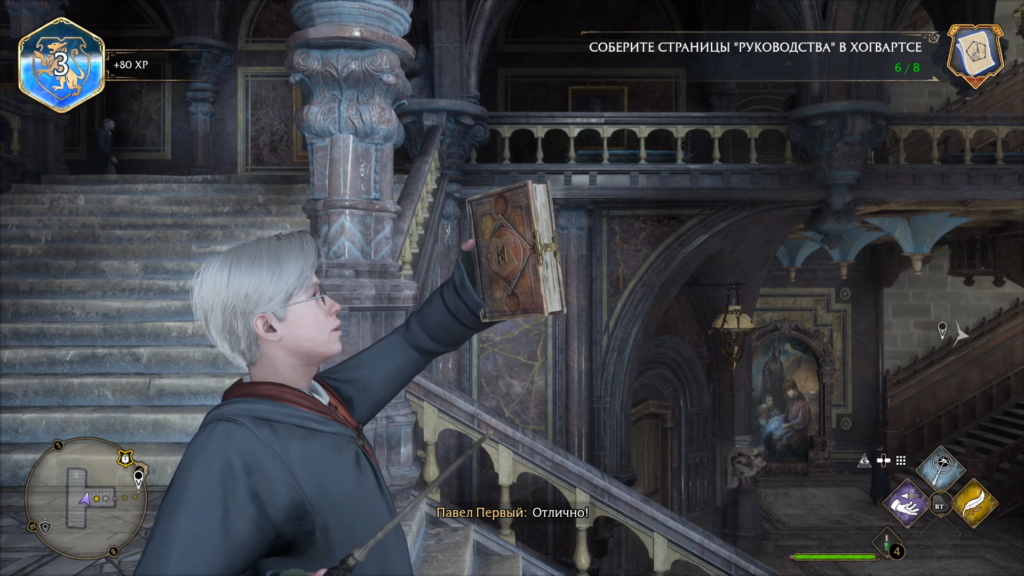Screen dimensions: 1024x576
Task: Click the white location pin above staircase
Action: tap(942, 330)
